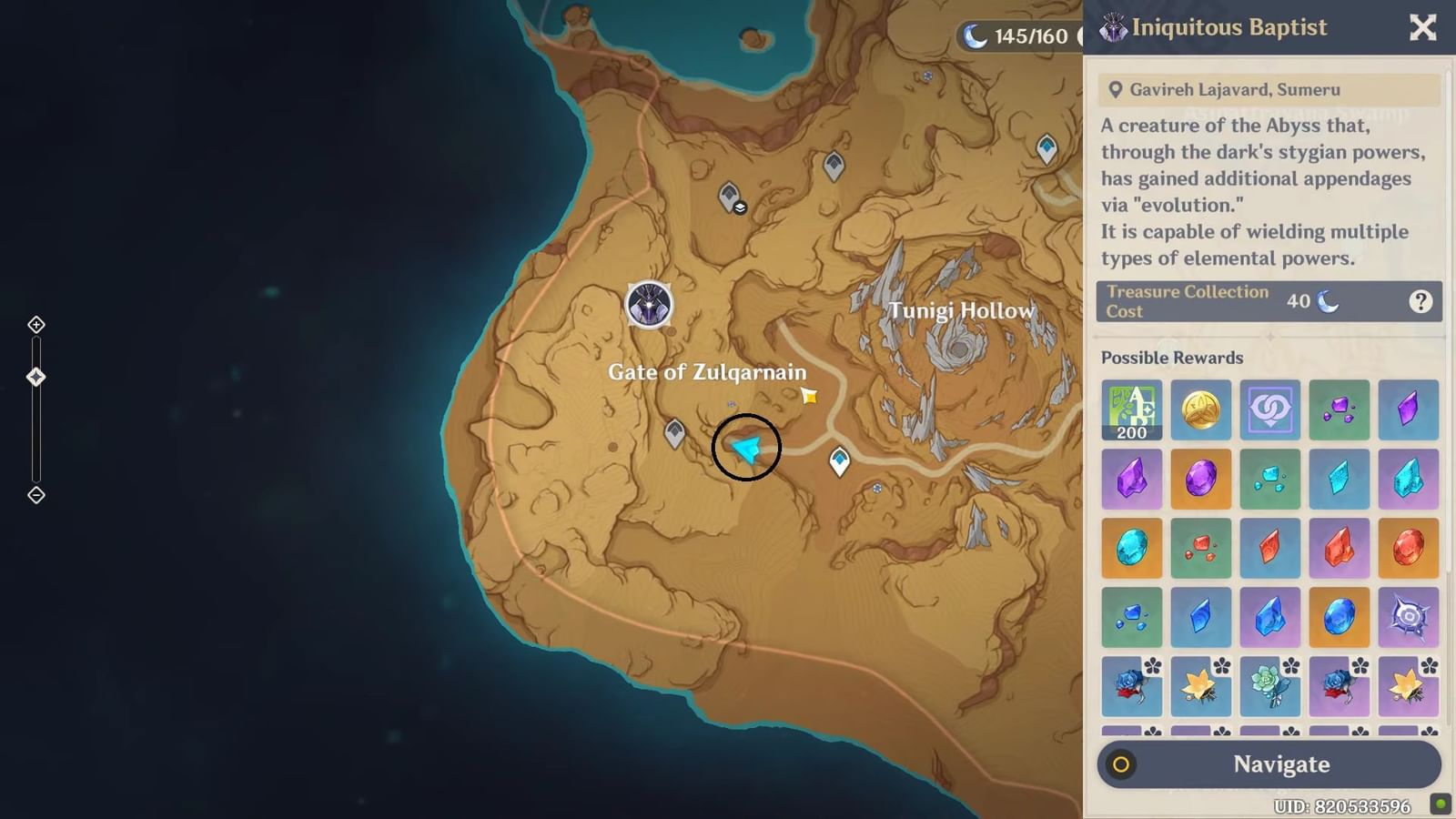This screenshot has width=1456, height=819.
Task: Click the cyan turquoise gemstone reward icon
Action: pyautogui.click(x=1131, y=548)
